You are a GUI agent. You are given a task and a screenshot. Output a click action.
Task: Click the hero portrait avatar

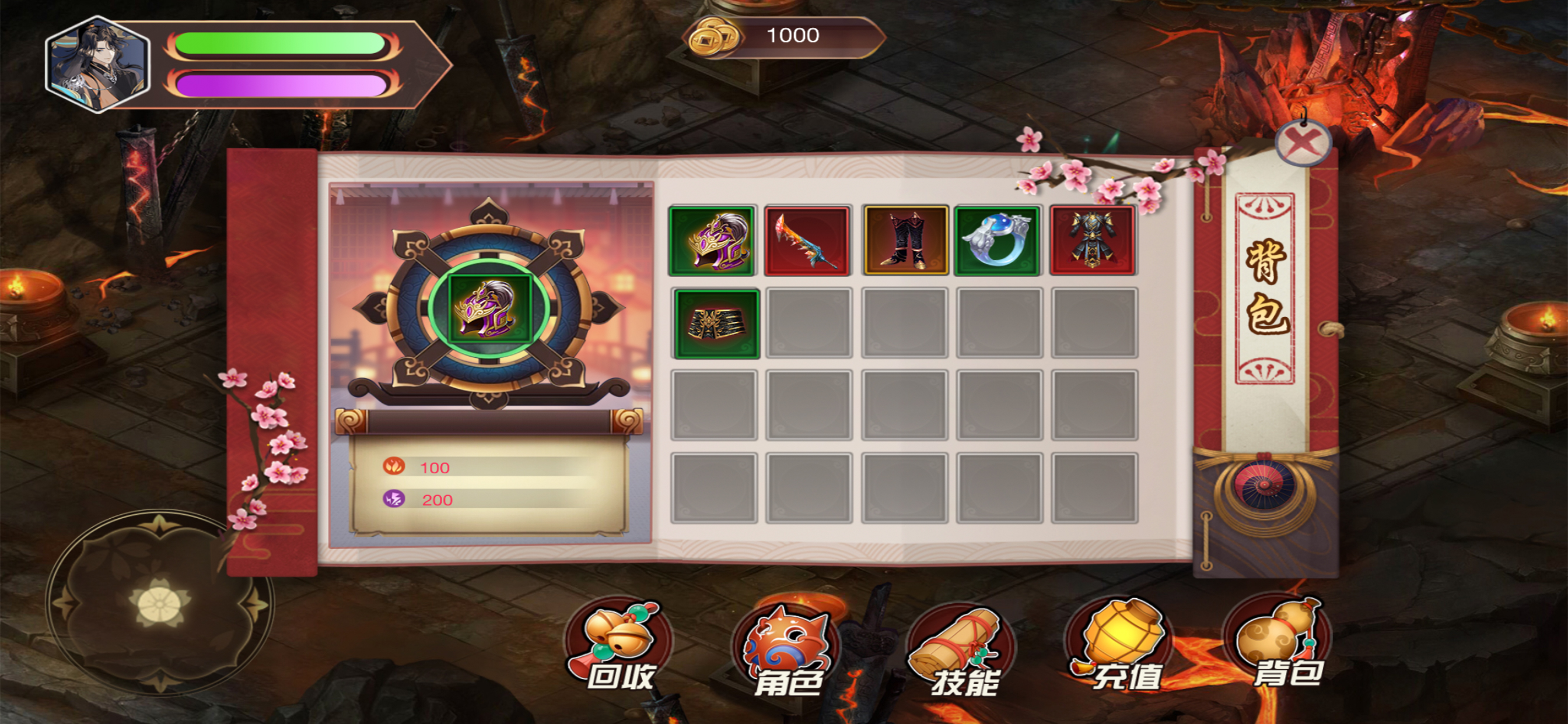pos(97,65)
